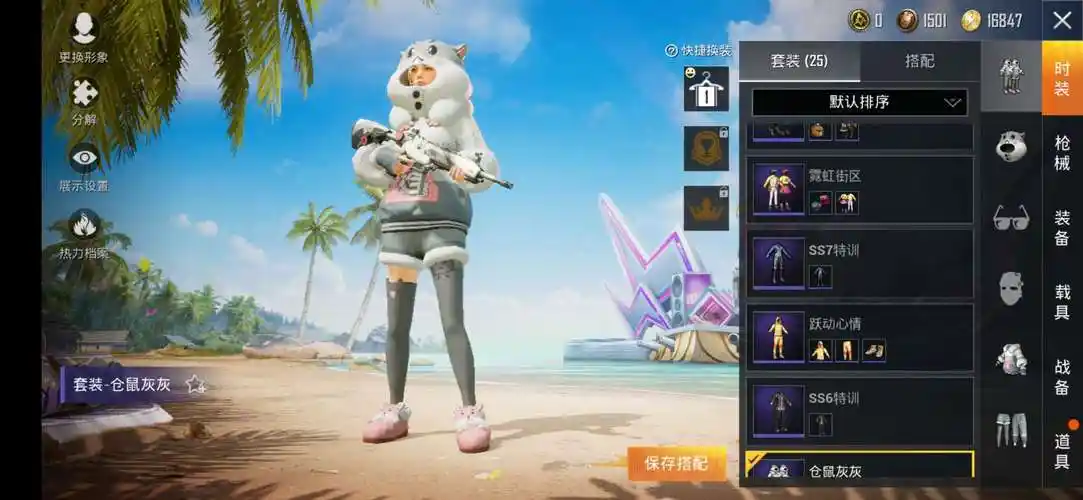Screen dimensions: 1083x500
Task: Select the SS7特训 outfit set
Action: coord(860,263)
